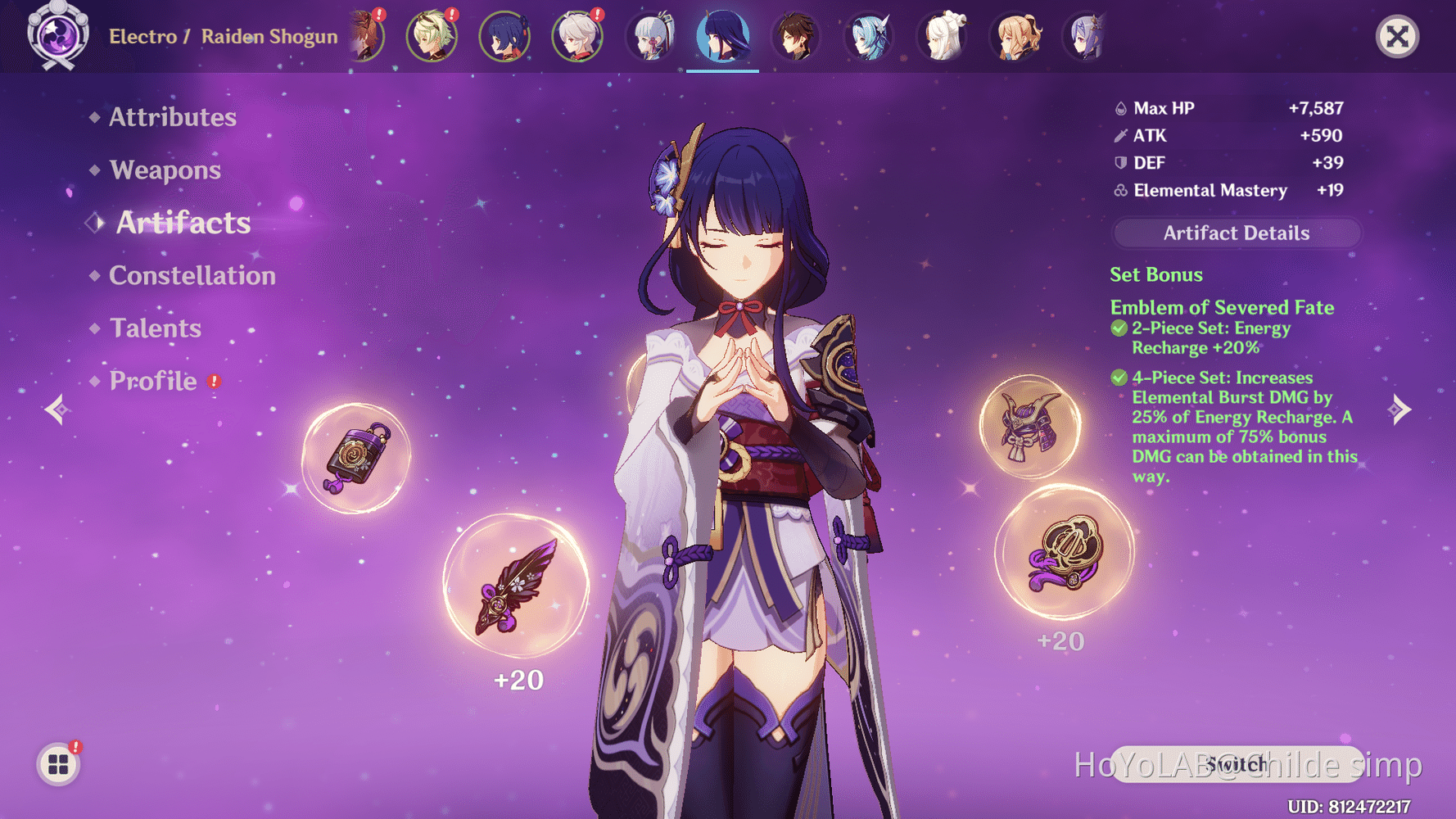Viewport: 1456px width, 819px height.
Task: Select Kazuha's portrait with red streak
Action: [577, 37]
